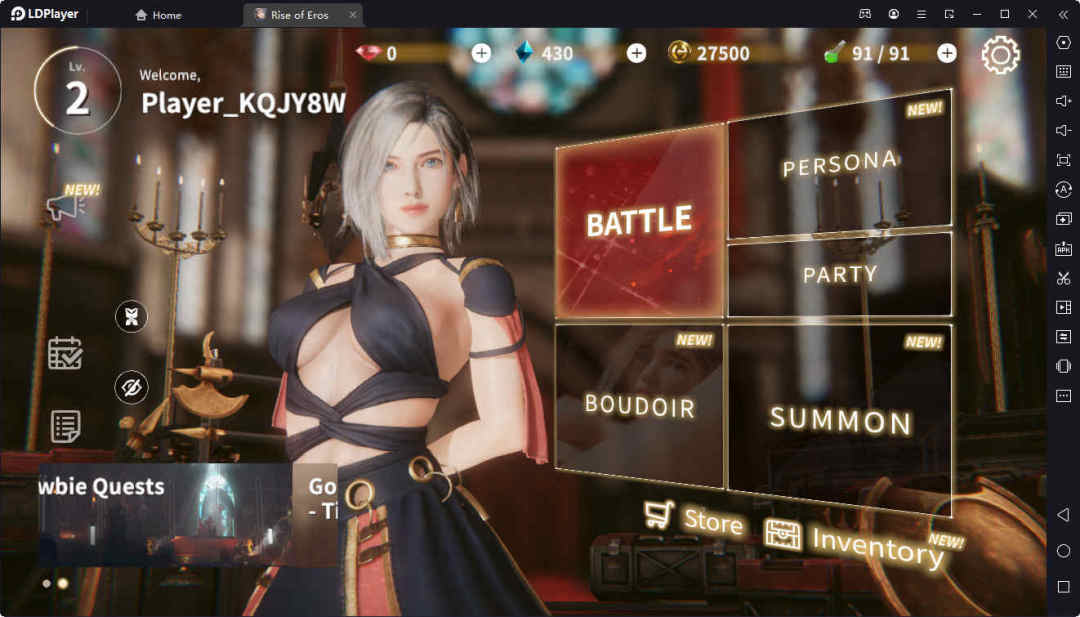Refill stamina with the plus button

click(x=946, y=53)
